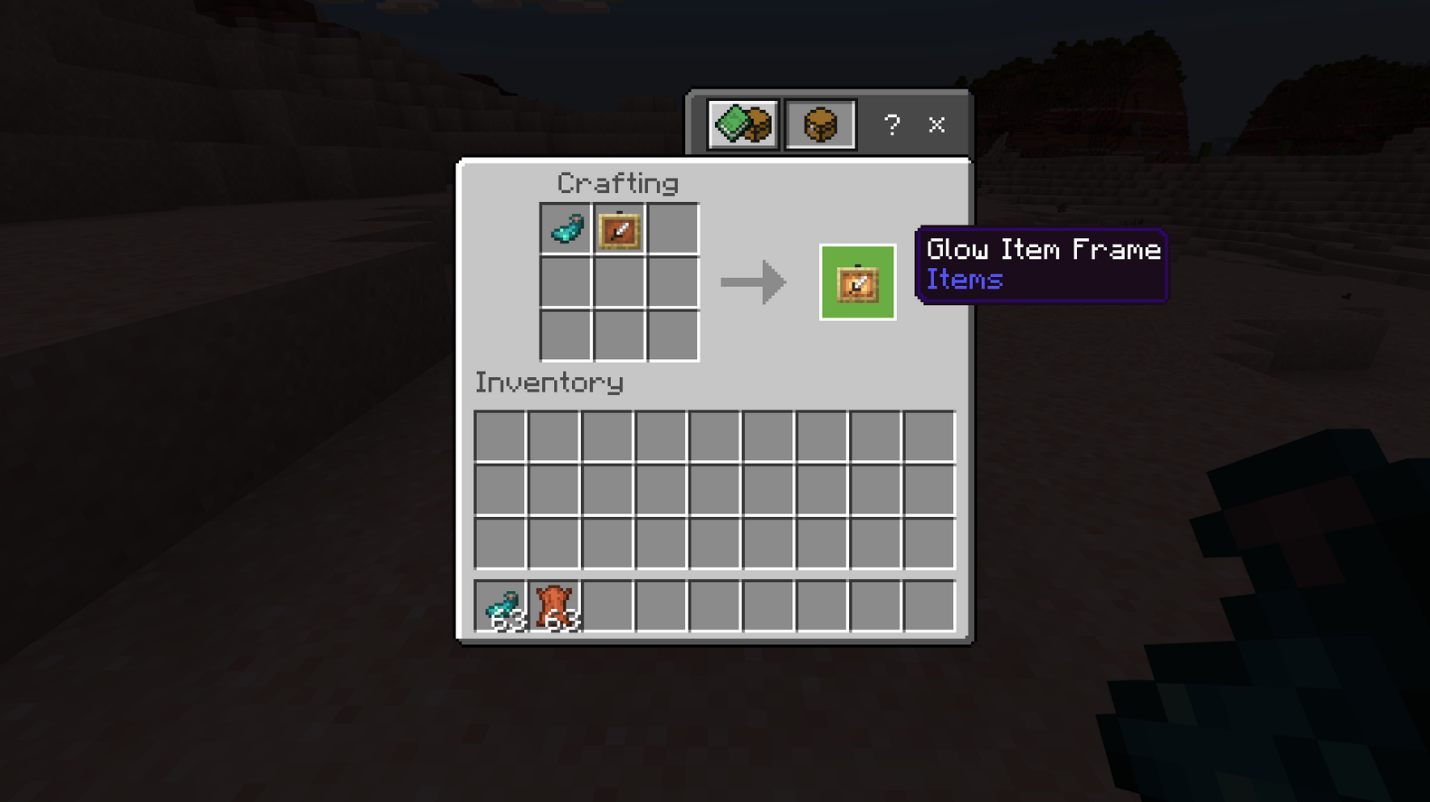Select the glow ink sac stack in hotbar
Image resolution: width=1430 pixels, height=802 pixels.
(x=501, y=606)
